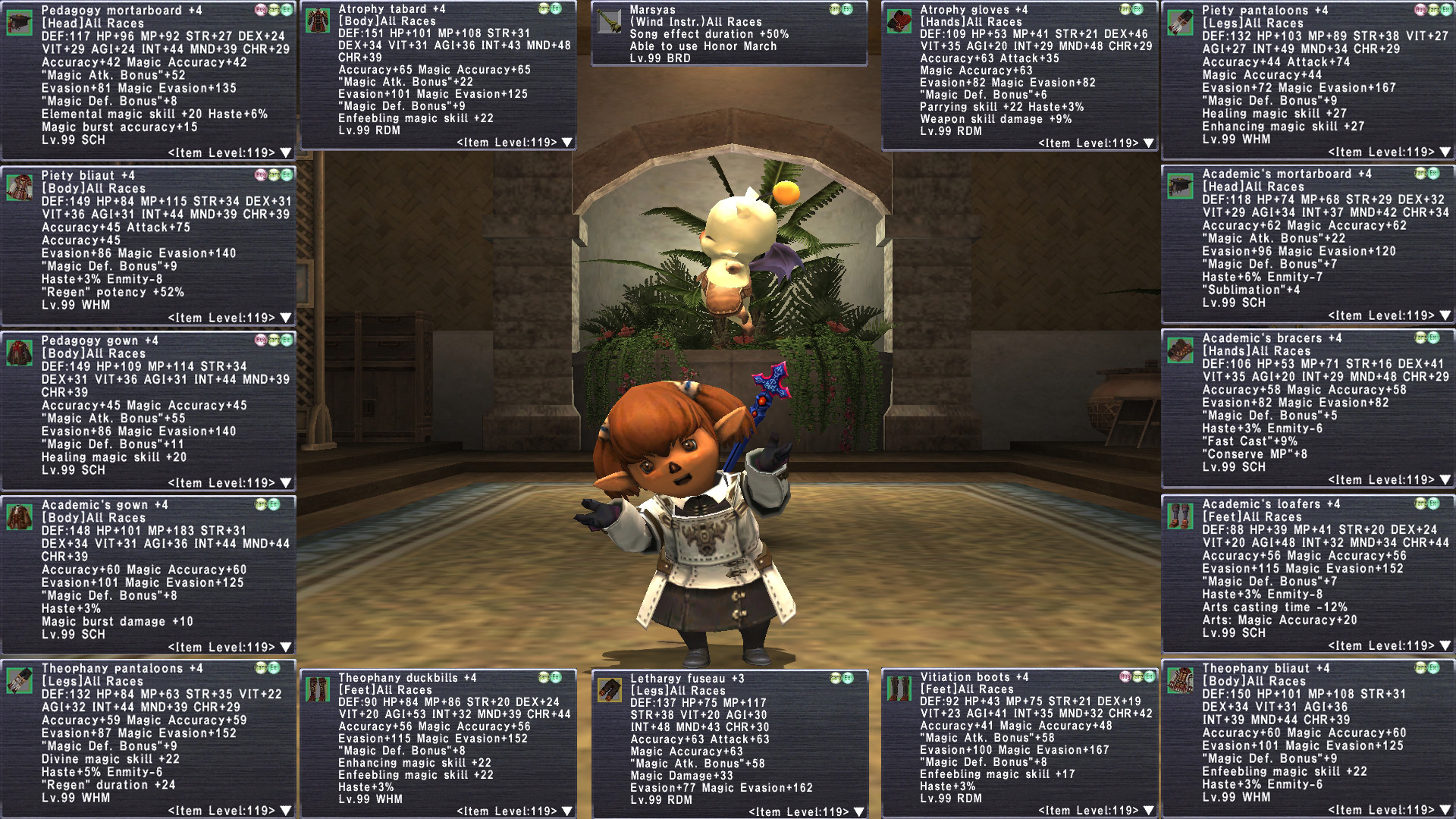The width and height of the screenshot is (1456, 819).
Task: Expand the Academic's loafers +4 description arrow
Action: 1445,645
